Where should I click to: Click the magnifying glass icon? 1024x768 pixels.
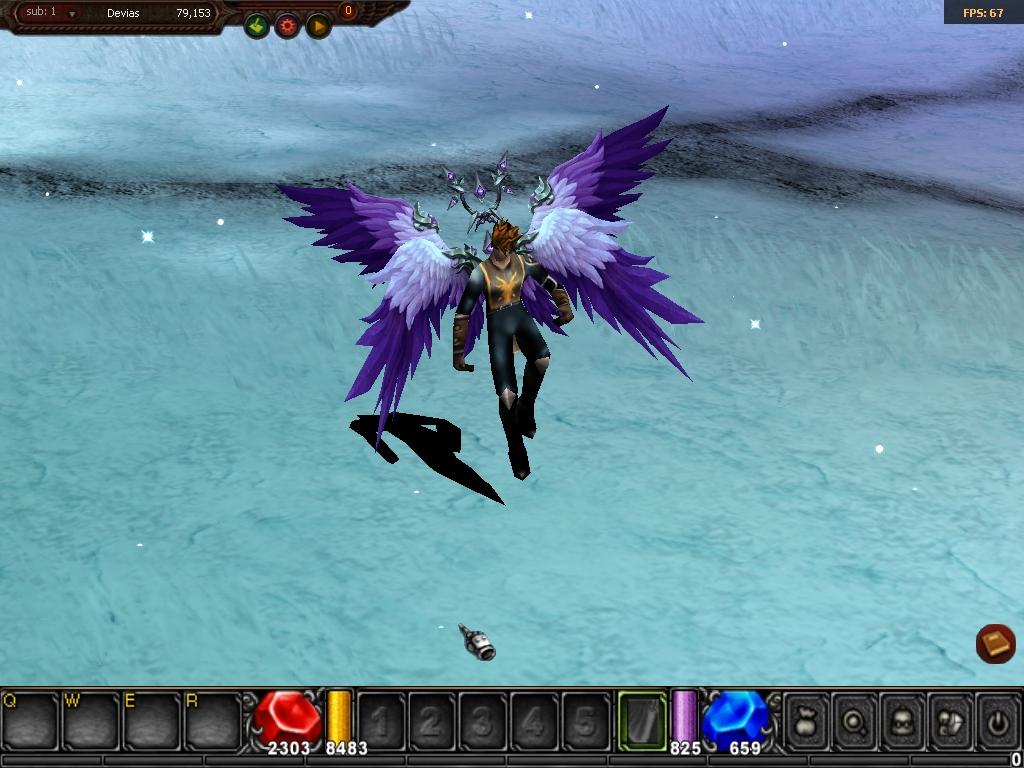(x=855, y=720)
